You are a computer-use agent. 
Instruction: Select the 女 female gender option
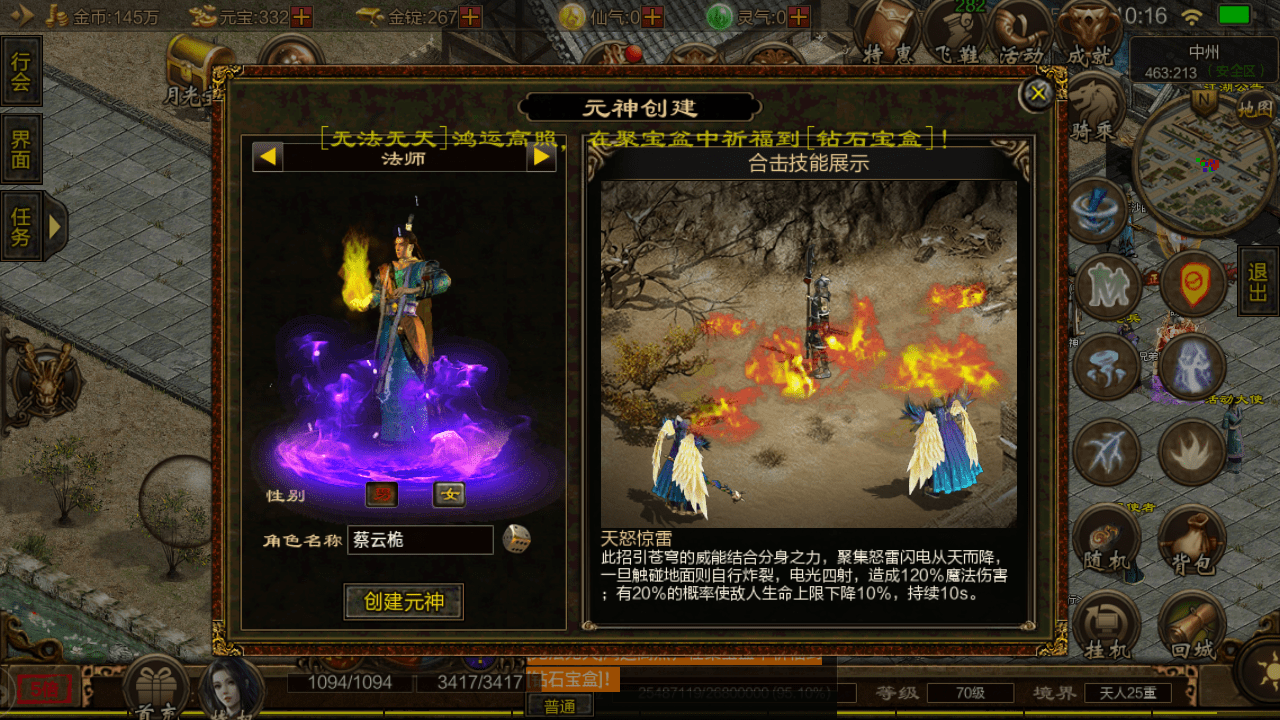(447, 496)
